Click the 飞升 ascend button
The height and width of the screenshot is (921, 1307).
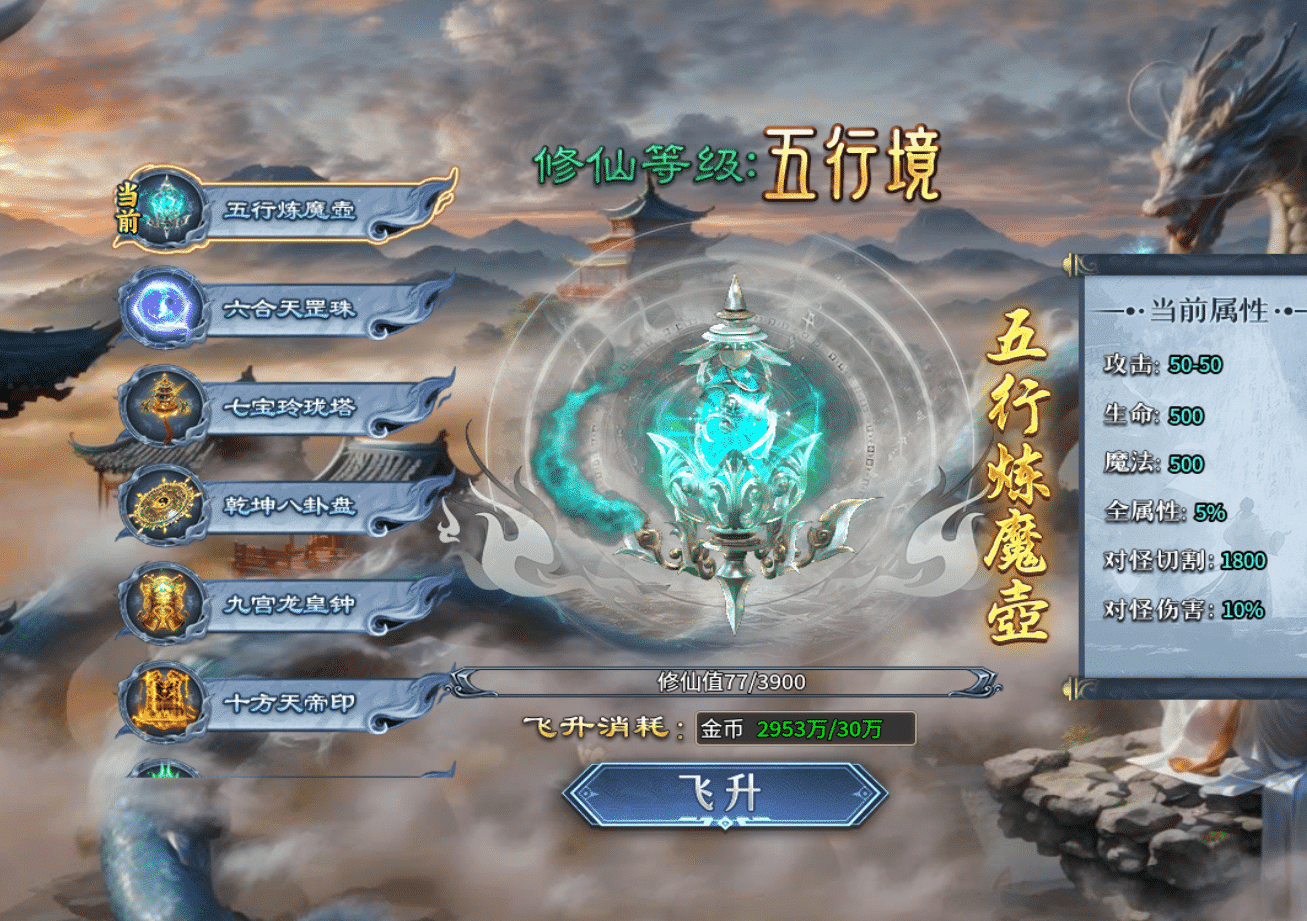coord(725,794)
